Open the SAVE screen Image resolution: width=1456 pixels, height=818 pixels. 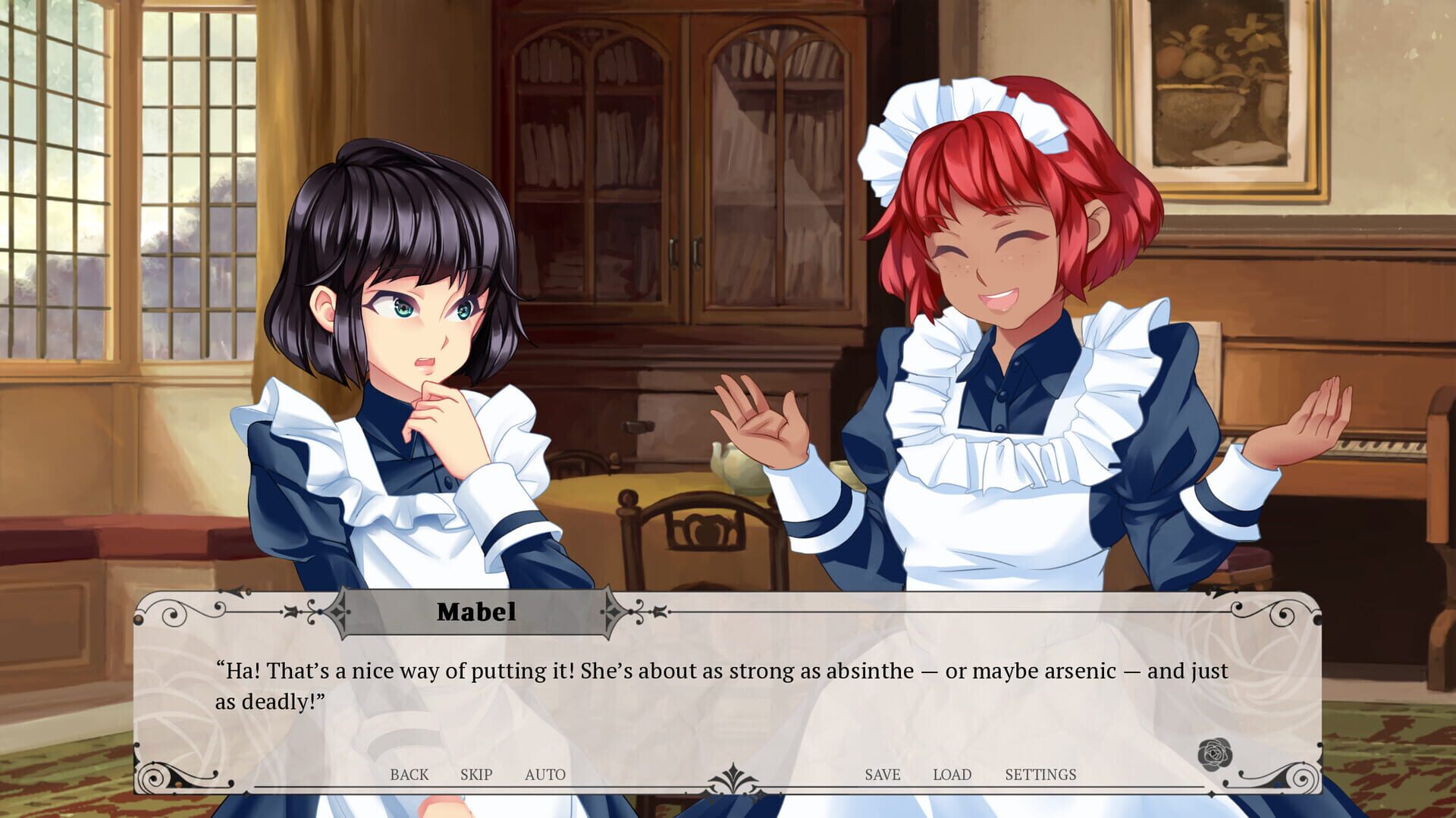click(x=880, y=775)
